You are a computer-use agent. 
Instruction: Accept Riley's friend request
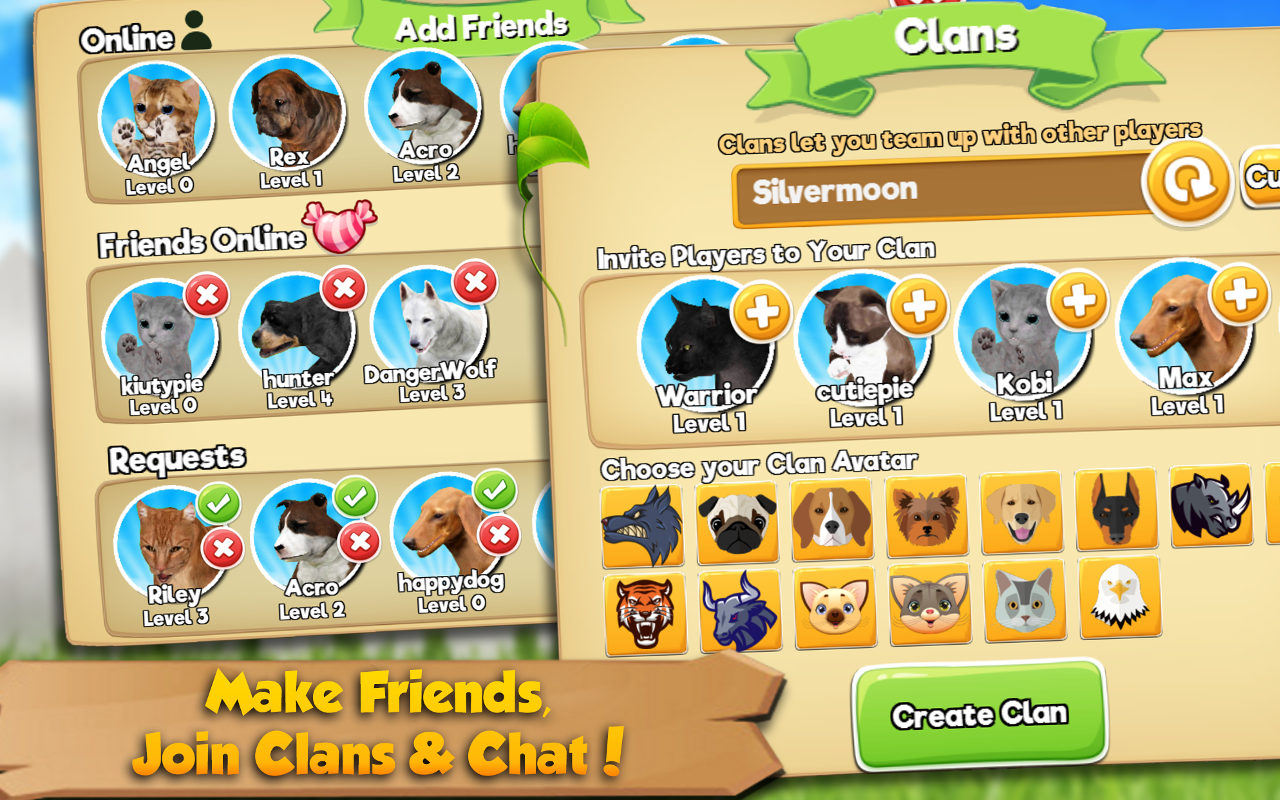219,506
